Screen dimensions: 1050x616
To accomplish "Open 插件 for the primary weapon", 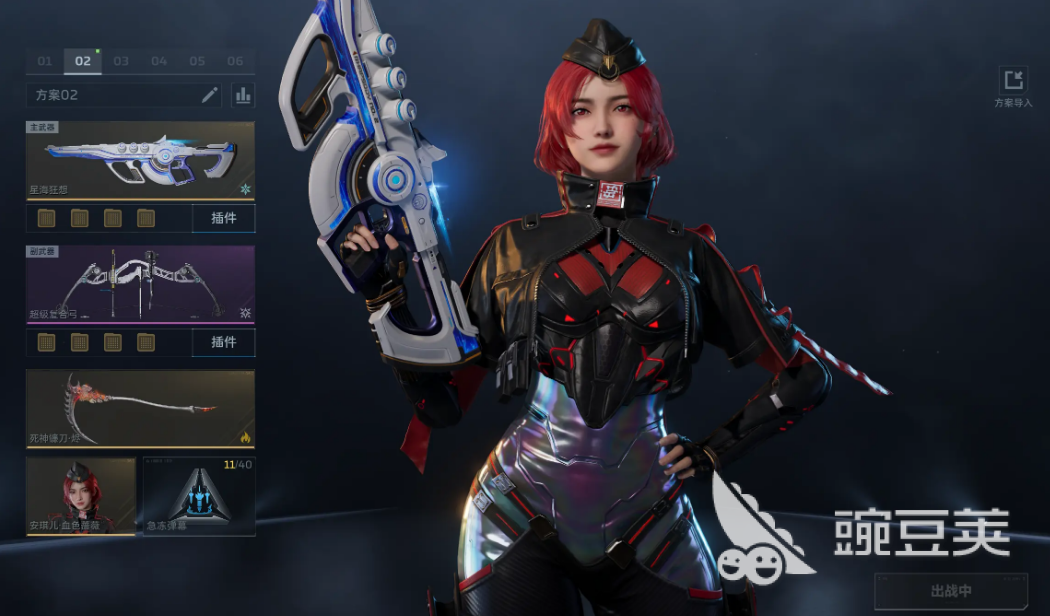I will click(223, 218).
